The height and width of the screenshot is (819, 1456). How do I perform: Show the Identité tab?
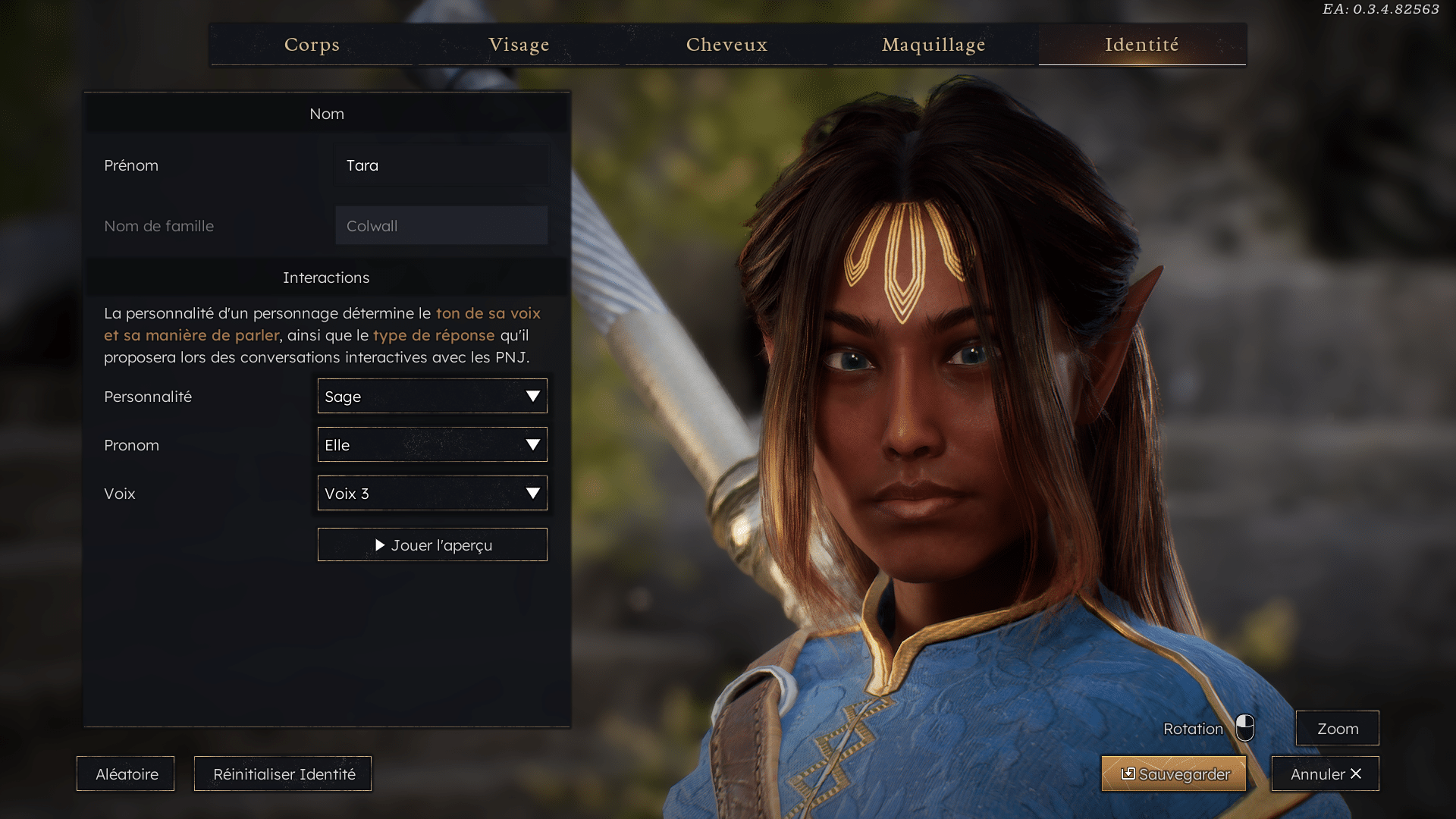point(1141,45)
